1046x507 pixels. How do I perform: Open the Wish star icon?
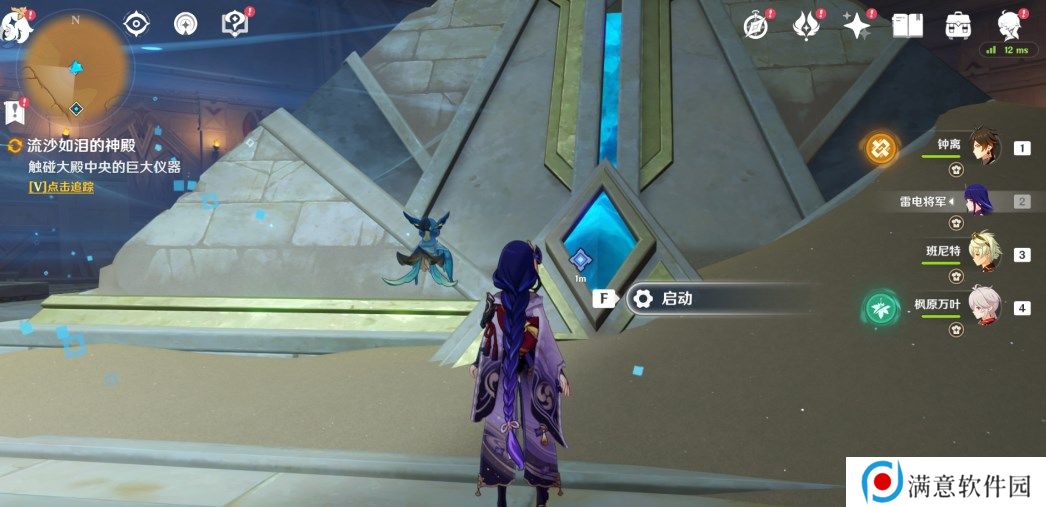pos(857,27)
